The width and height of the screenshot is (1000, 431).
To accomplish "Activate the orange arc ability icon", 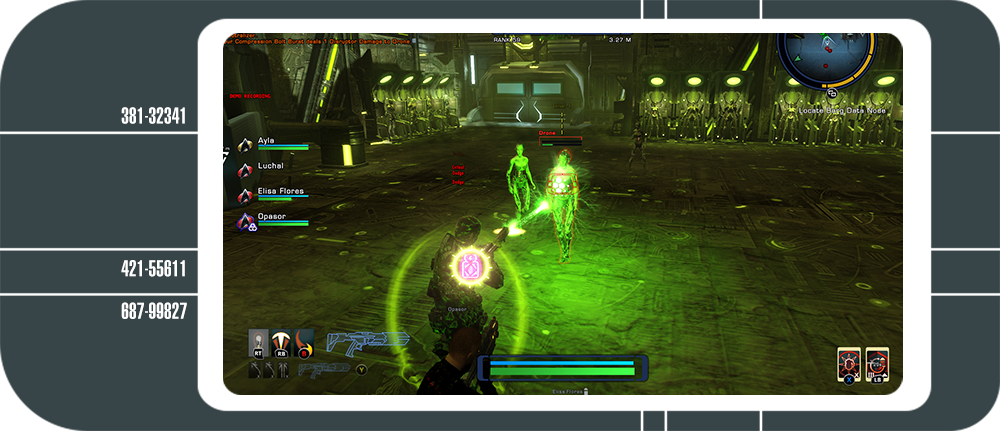I will tap(283, 343).
